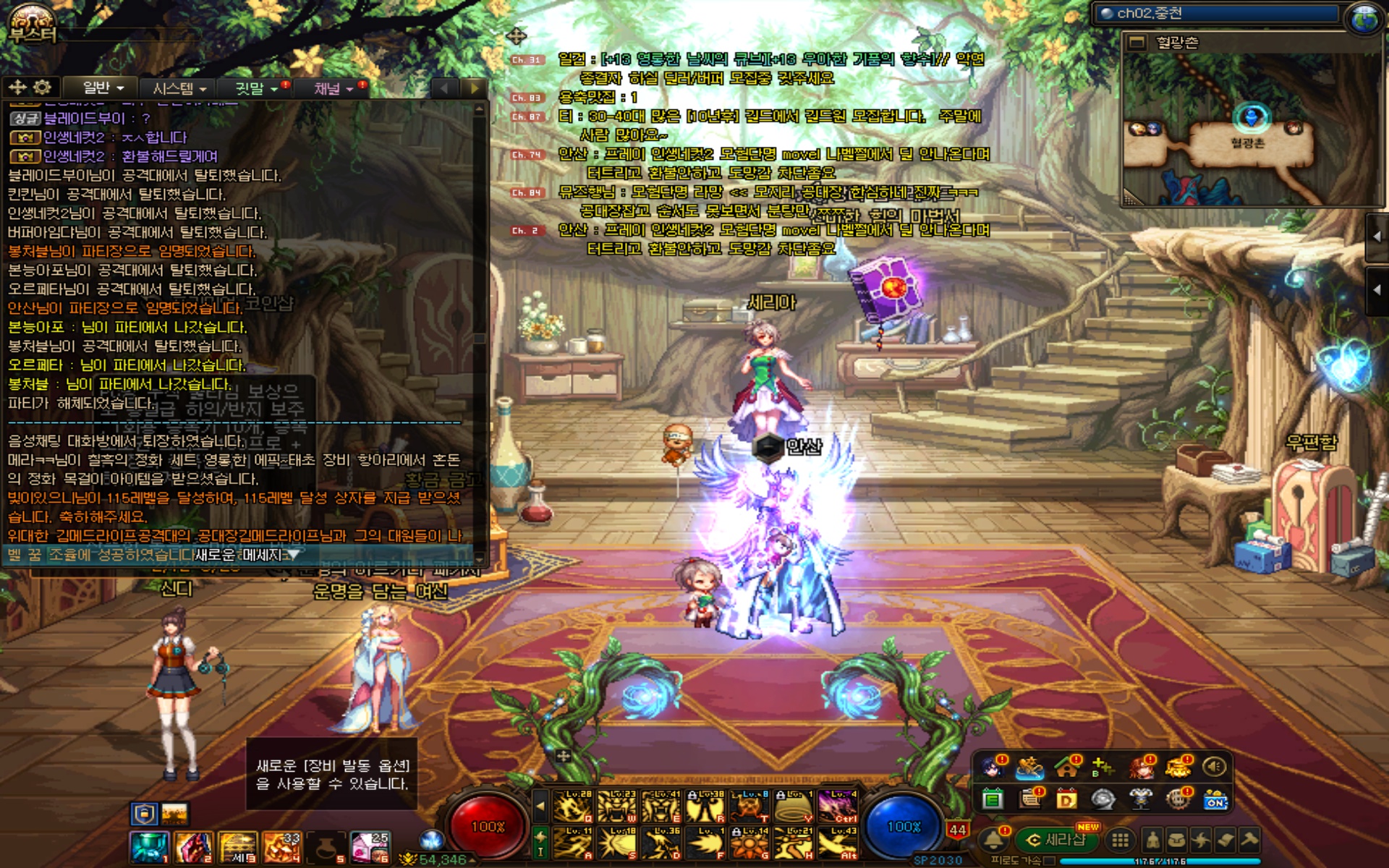This screenshot has width=1389, height=868.
Task: Click the blue ON ticket icon
Action: tap(1215, 800)
